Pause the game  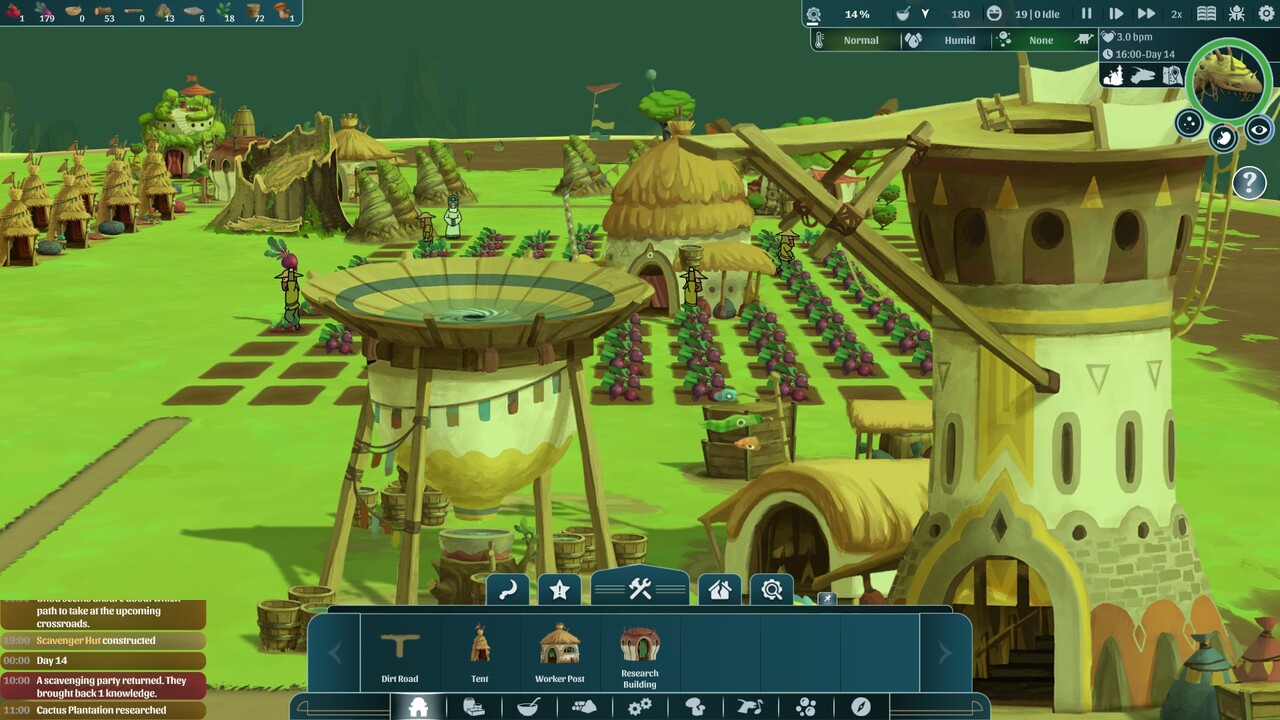coord(1087,14)
